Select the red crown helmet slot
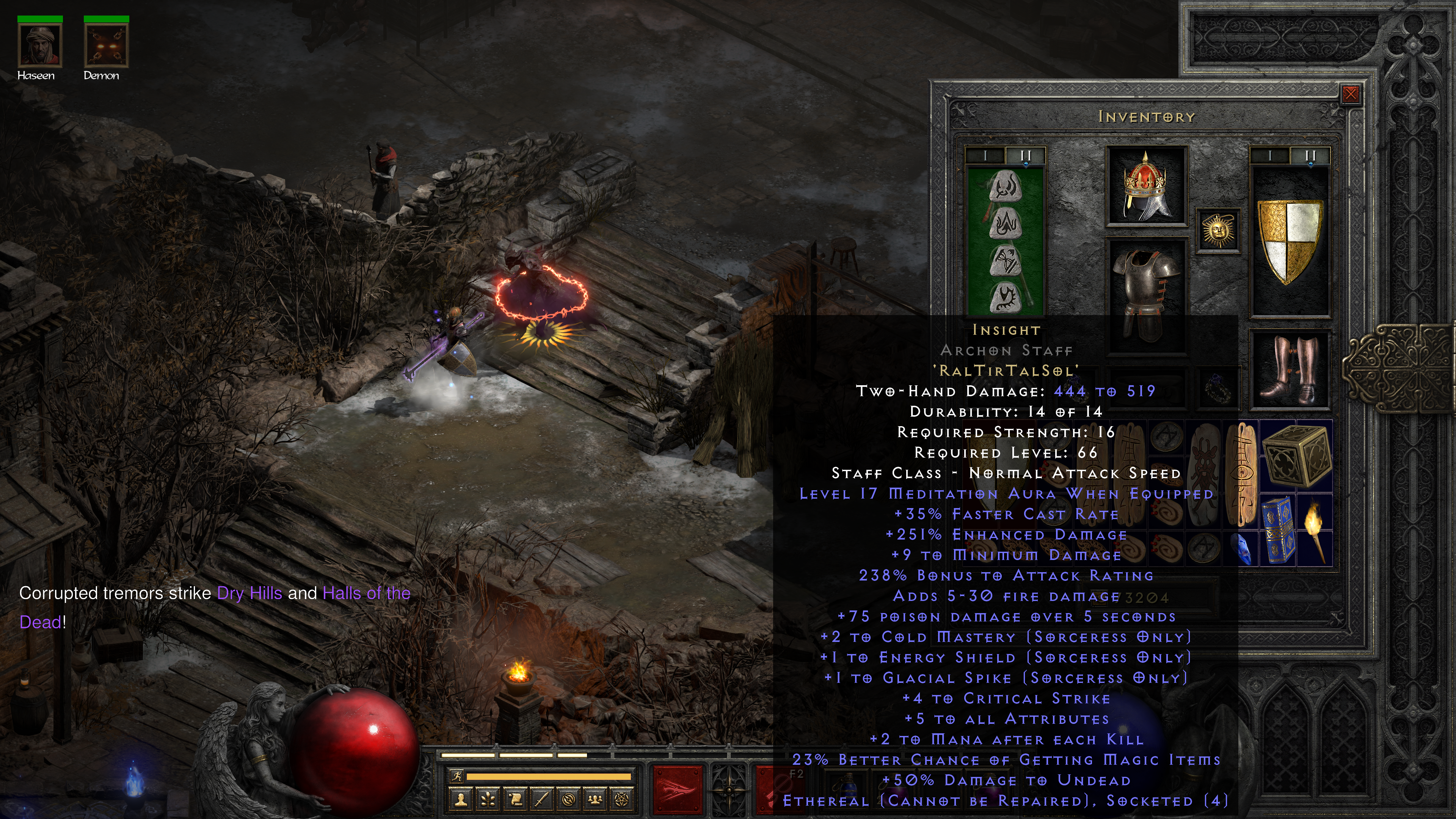 pos(1146,186)
